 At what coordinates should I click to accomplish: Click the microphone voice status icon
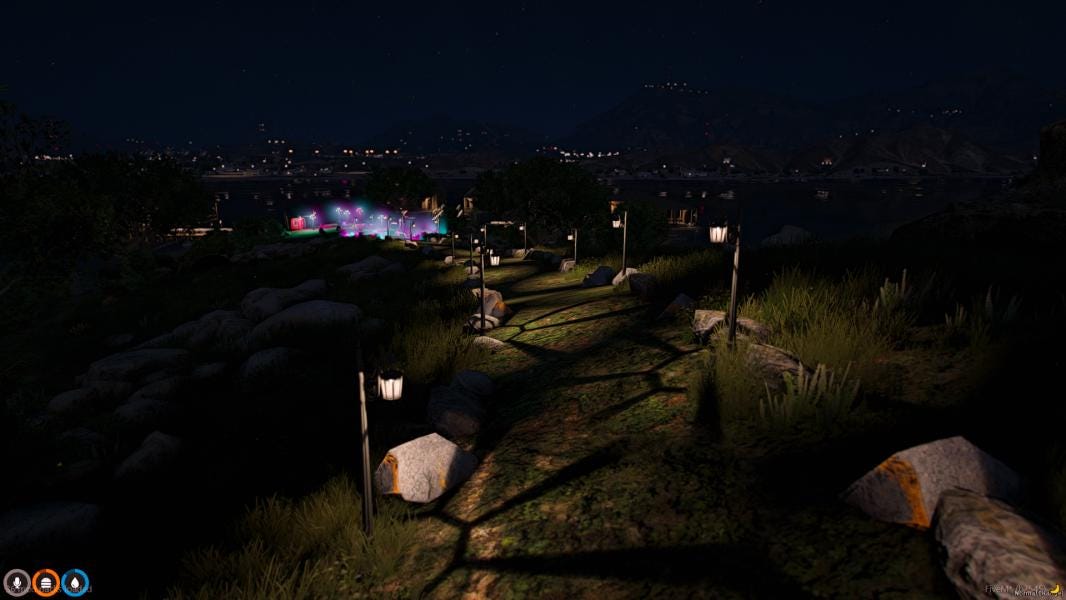tap(17, 582)
